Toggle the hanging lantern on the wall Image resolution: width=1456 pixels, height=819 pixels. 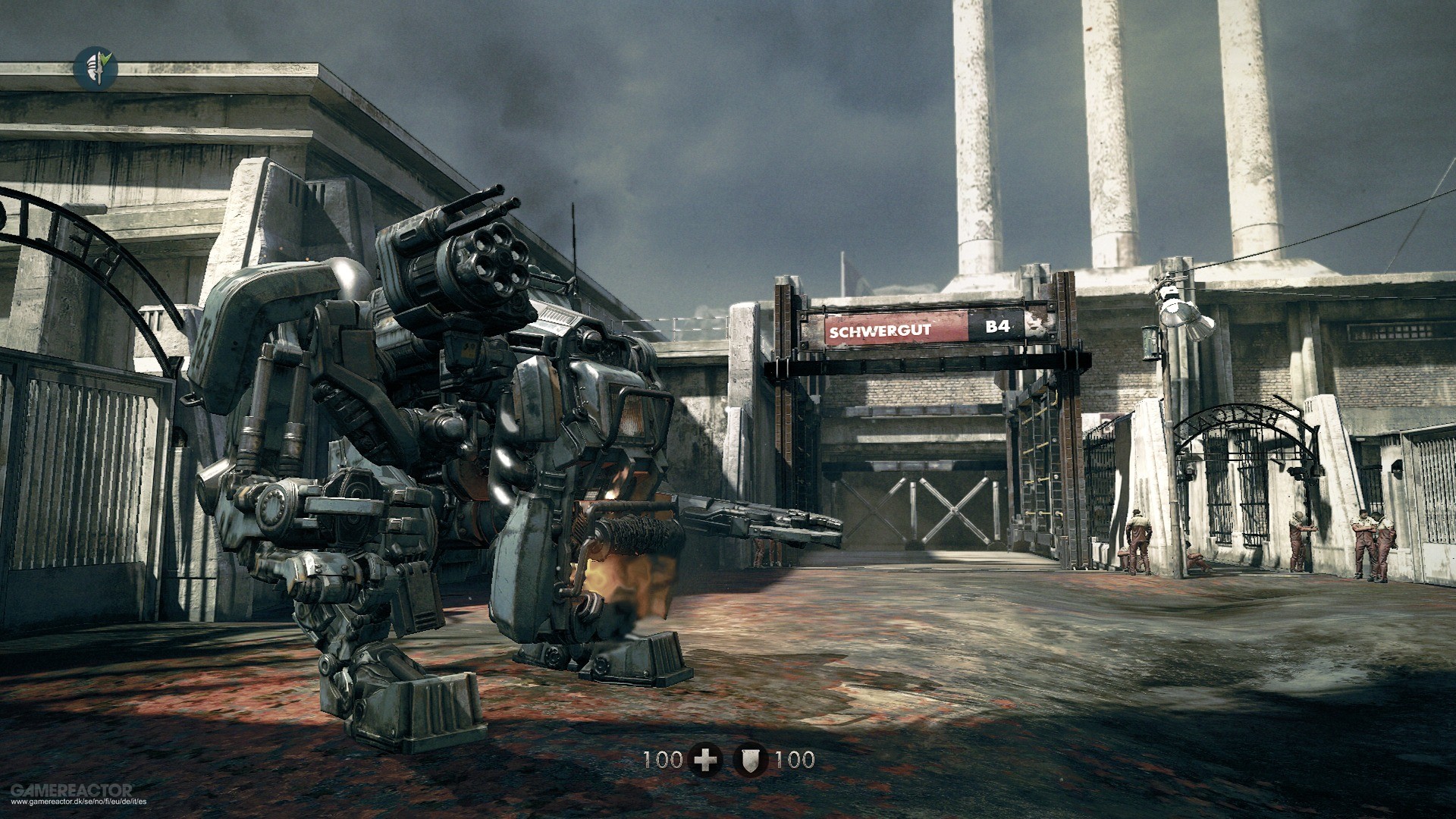(x=1150, y=341)
